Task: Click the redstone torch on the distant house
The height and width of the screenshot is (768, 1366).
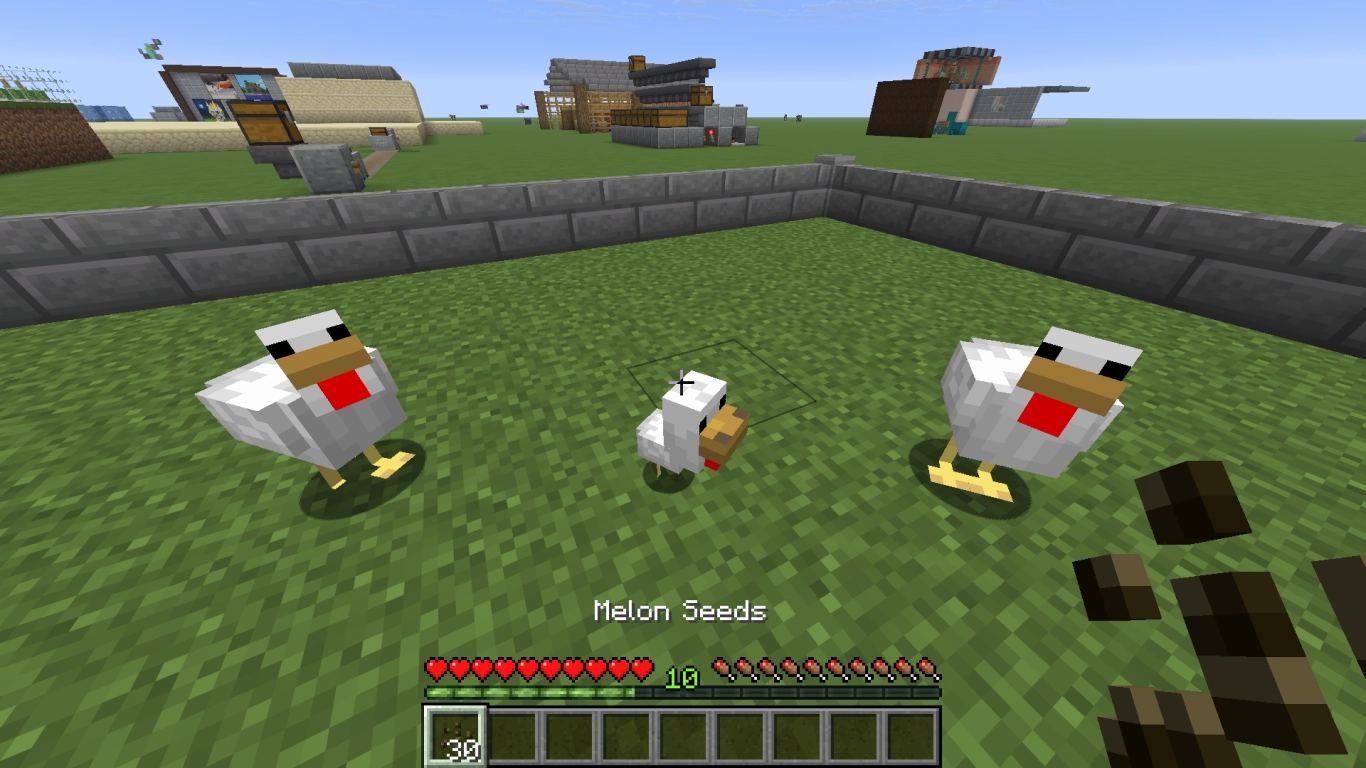Action: [x=711, y=132]
